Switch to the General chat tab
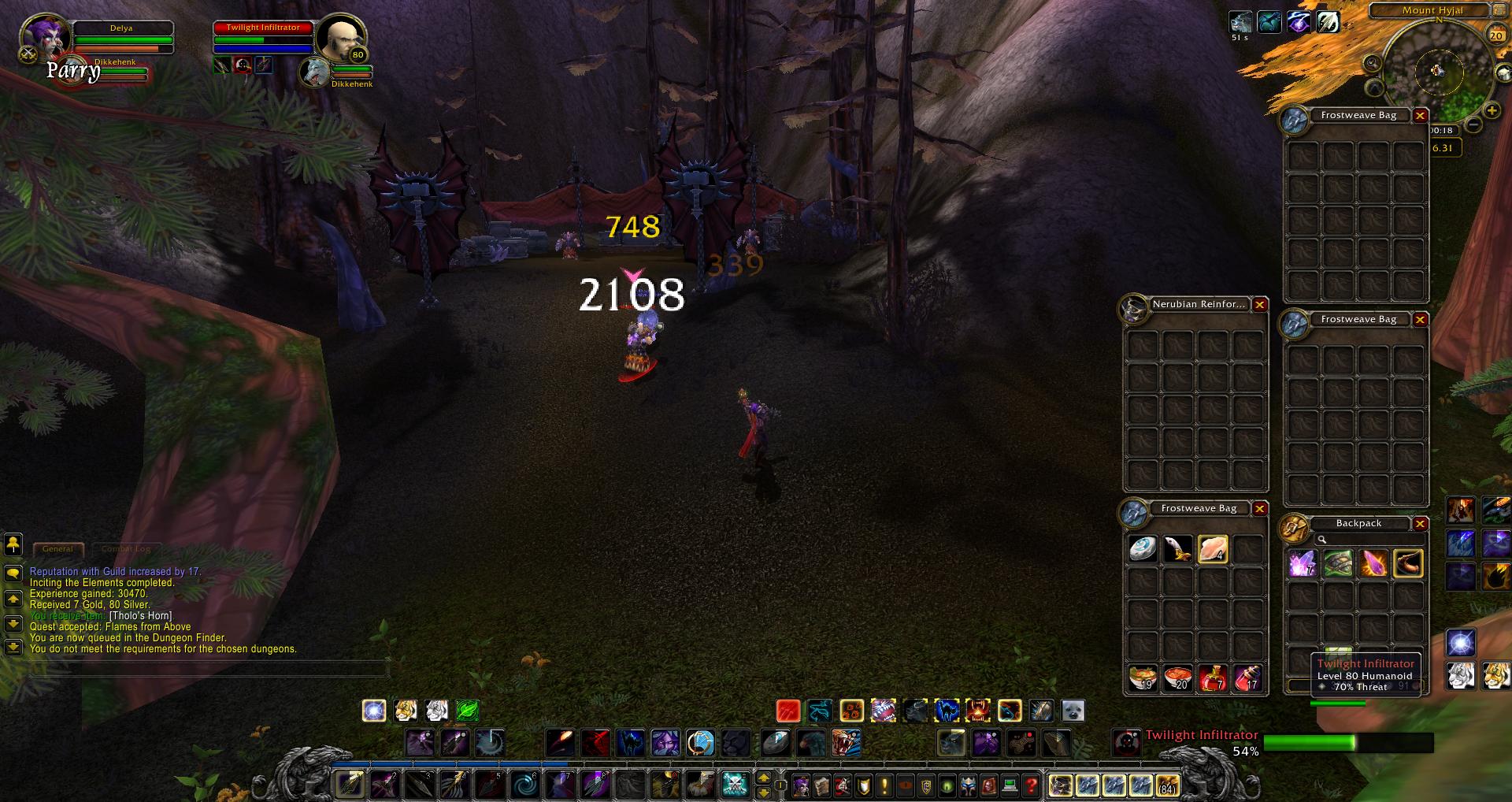 [x=58, y=549]
